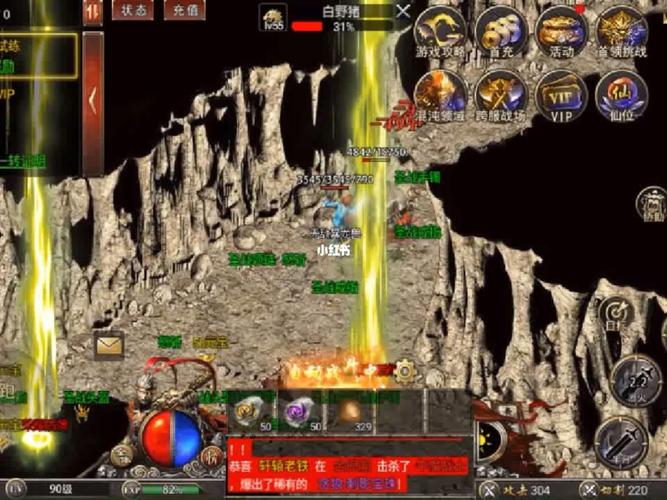Open the envelope mail icon
The width and height of the screenshot is (667, 500).
(x=109, y=345)
